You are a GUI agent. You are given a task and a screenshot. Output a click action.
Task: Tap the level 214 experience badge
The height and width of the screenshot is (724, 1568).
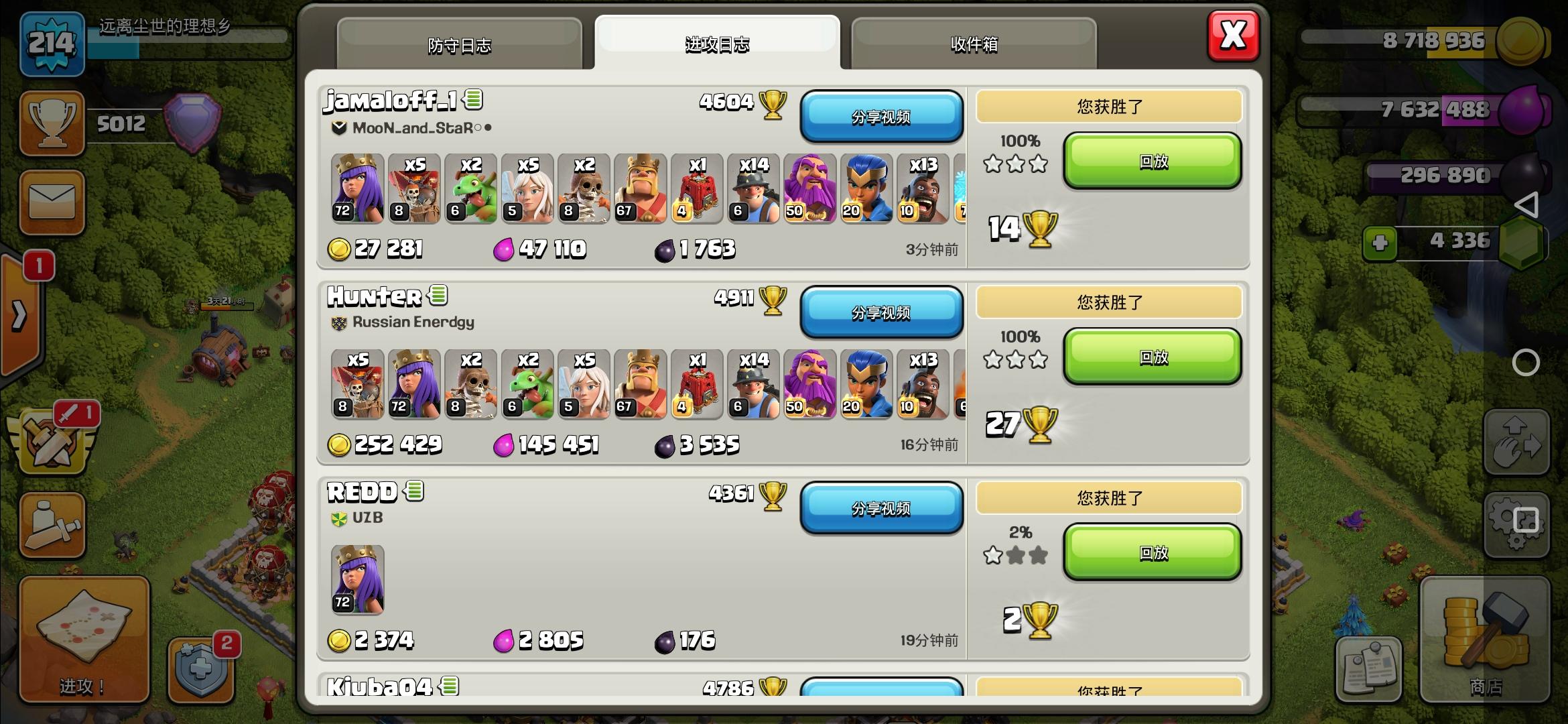point(52,44)
